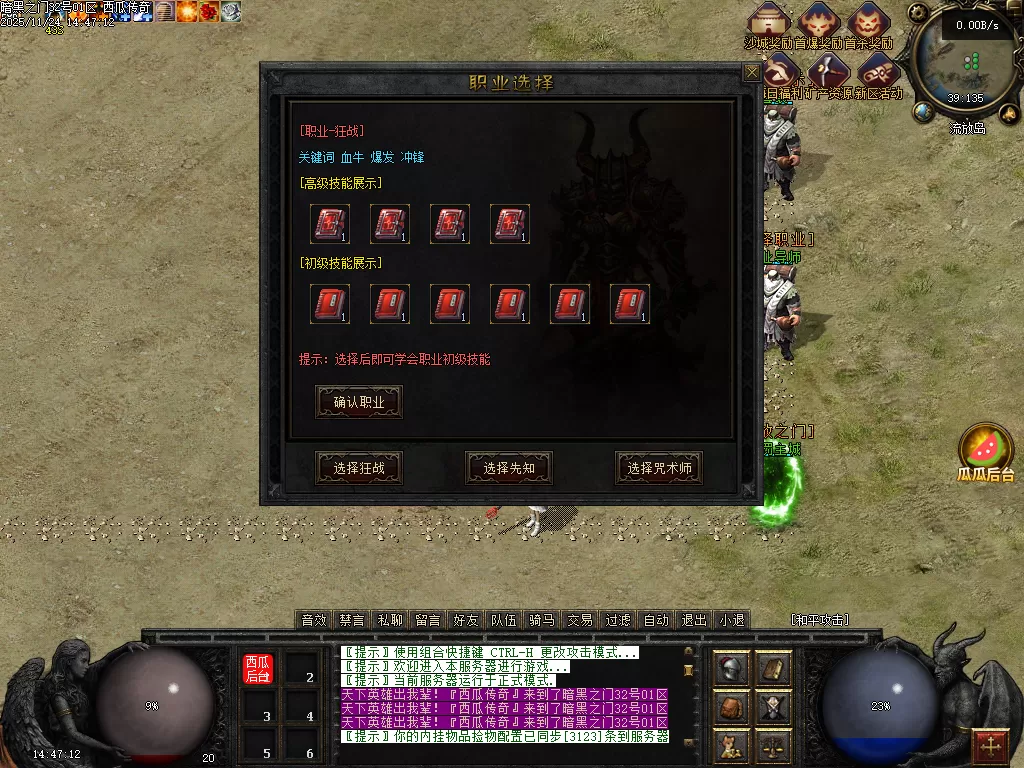Open the helmet equipment icon
The height and width of the screenshot is (768, 1024).
[x=732, y=668]
